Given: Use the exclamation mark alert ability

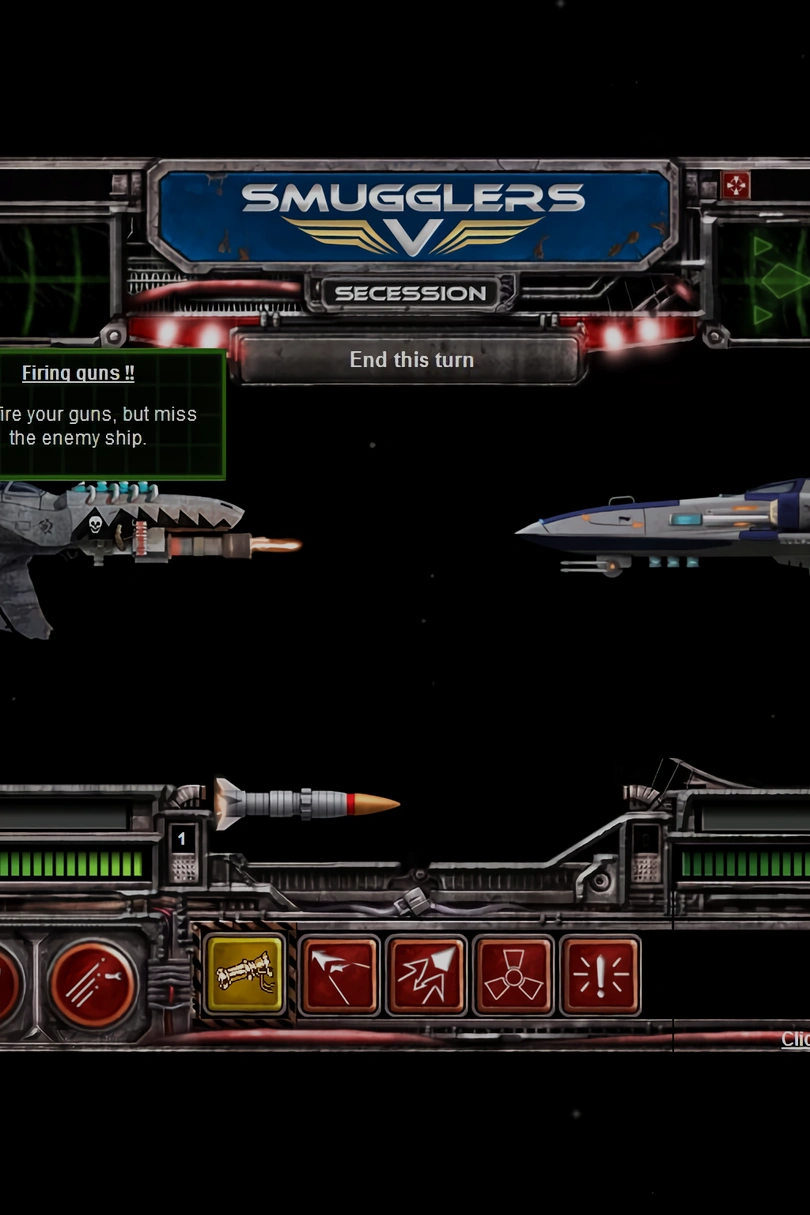Looking at the screenshot, I should click(600, 975).
